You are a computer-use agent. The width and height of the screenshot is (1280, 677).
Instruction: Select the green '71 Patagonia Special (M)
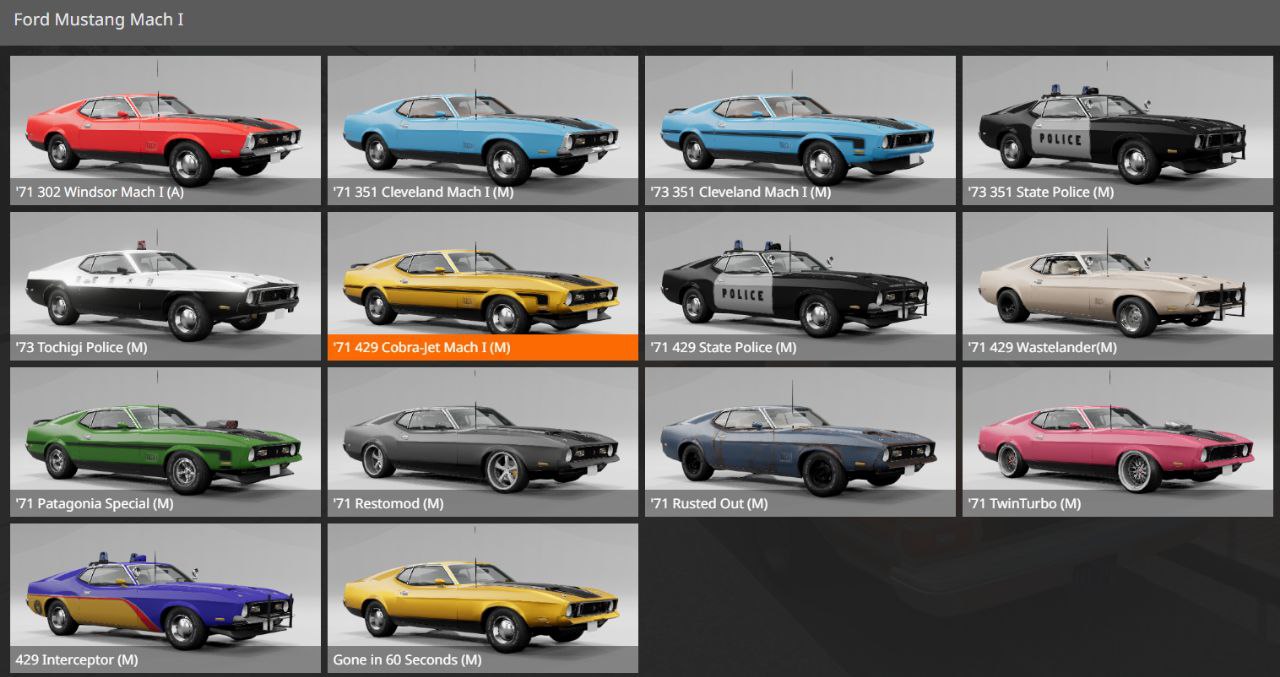tap(165, 442)
